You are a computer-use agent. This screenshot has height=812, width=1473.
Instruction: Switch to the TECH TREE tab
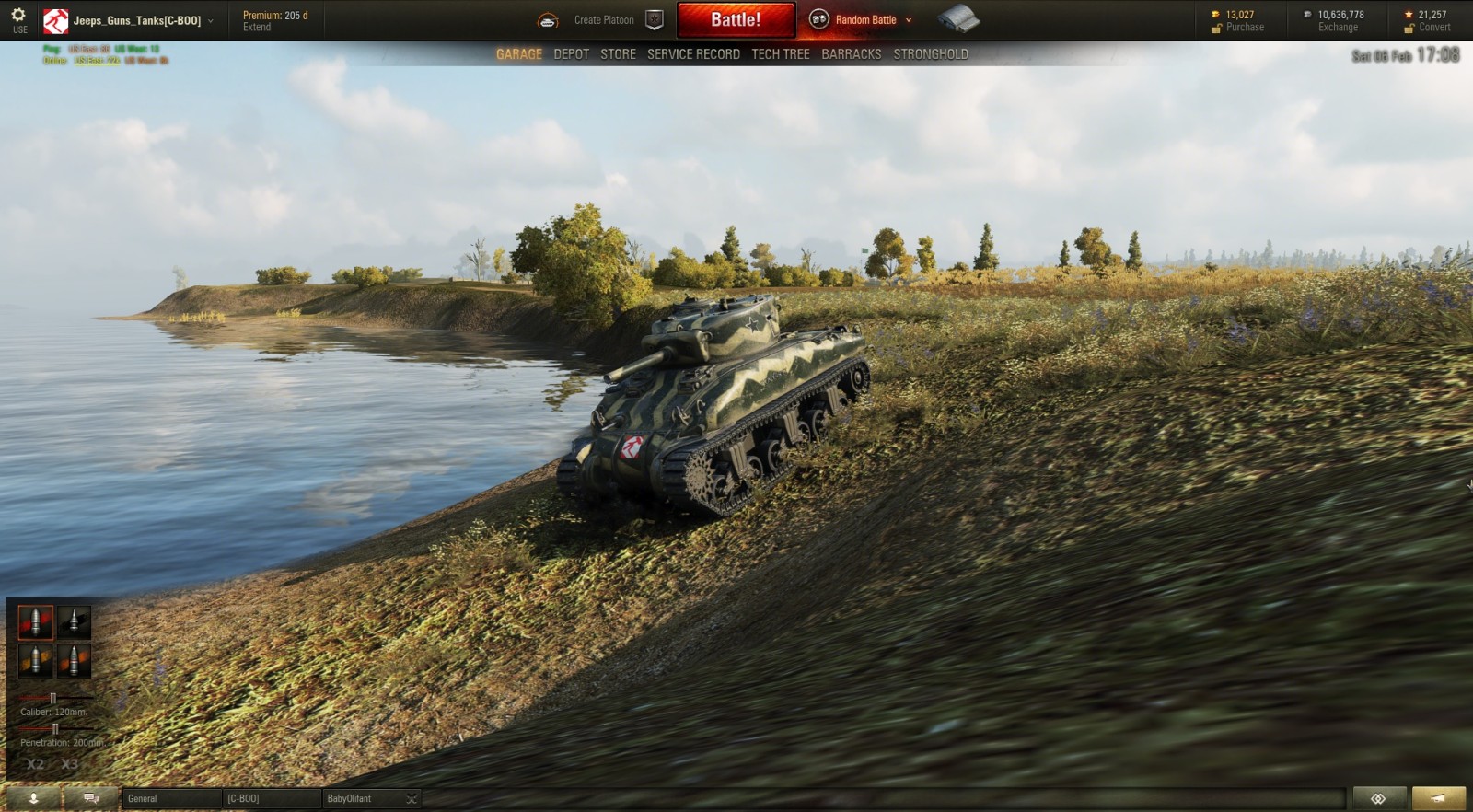[x=780, y=53]
